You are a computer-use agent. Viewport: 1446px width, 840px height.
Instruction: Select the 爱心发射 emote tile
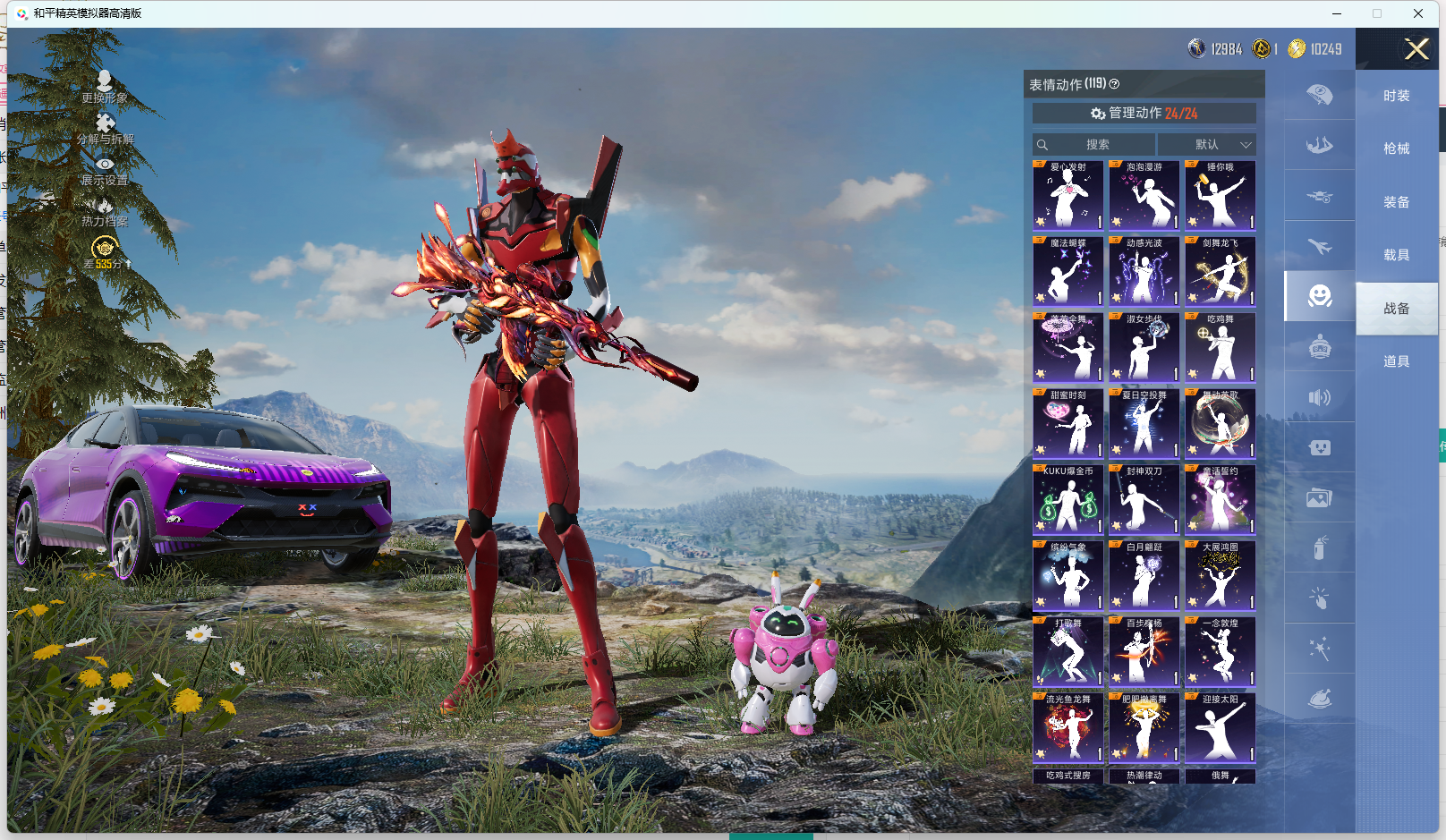[1067, 195]
